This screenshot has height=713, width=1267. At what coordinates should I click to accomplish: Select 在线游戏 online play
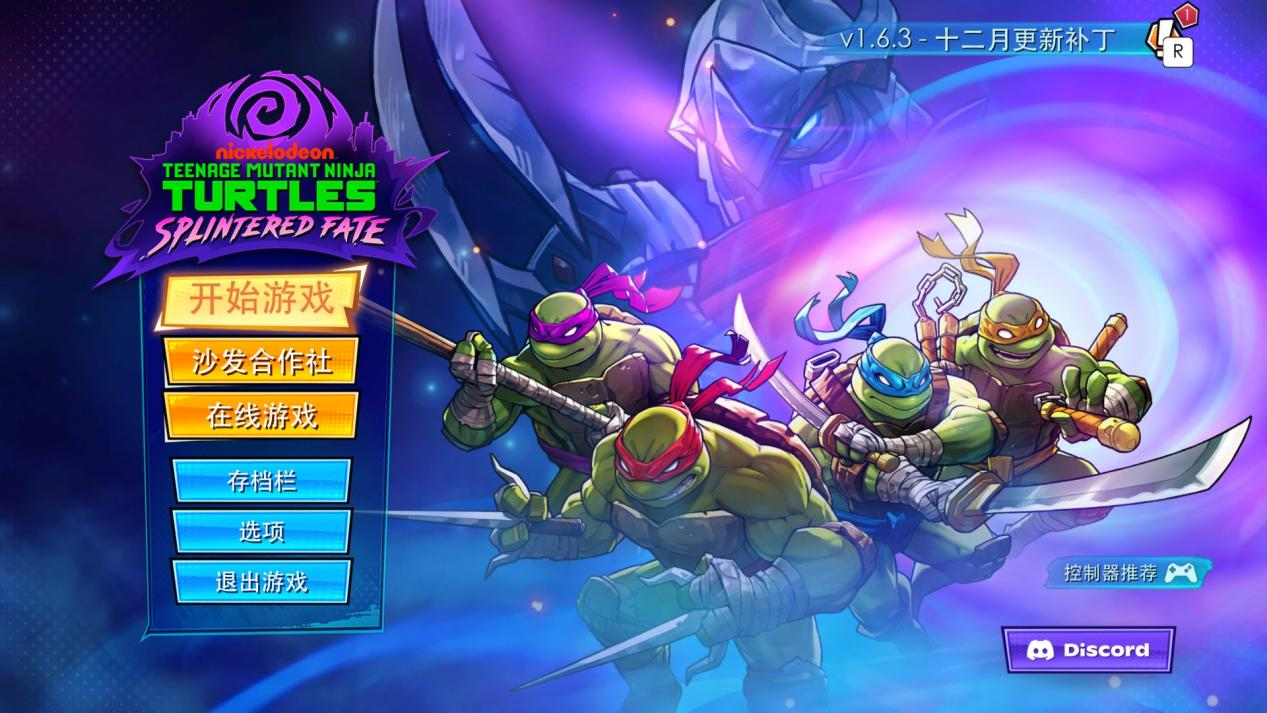[261, 415]
